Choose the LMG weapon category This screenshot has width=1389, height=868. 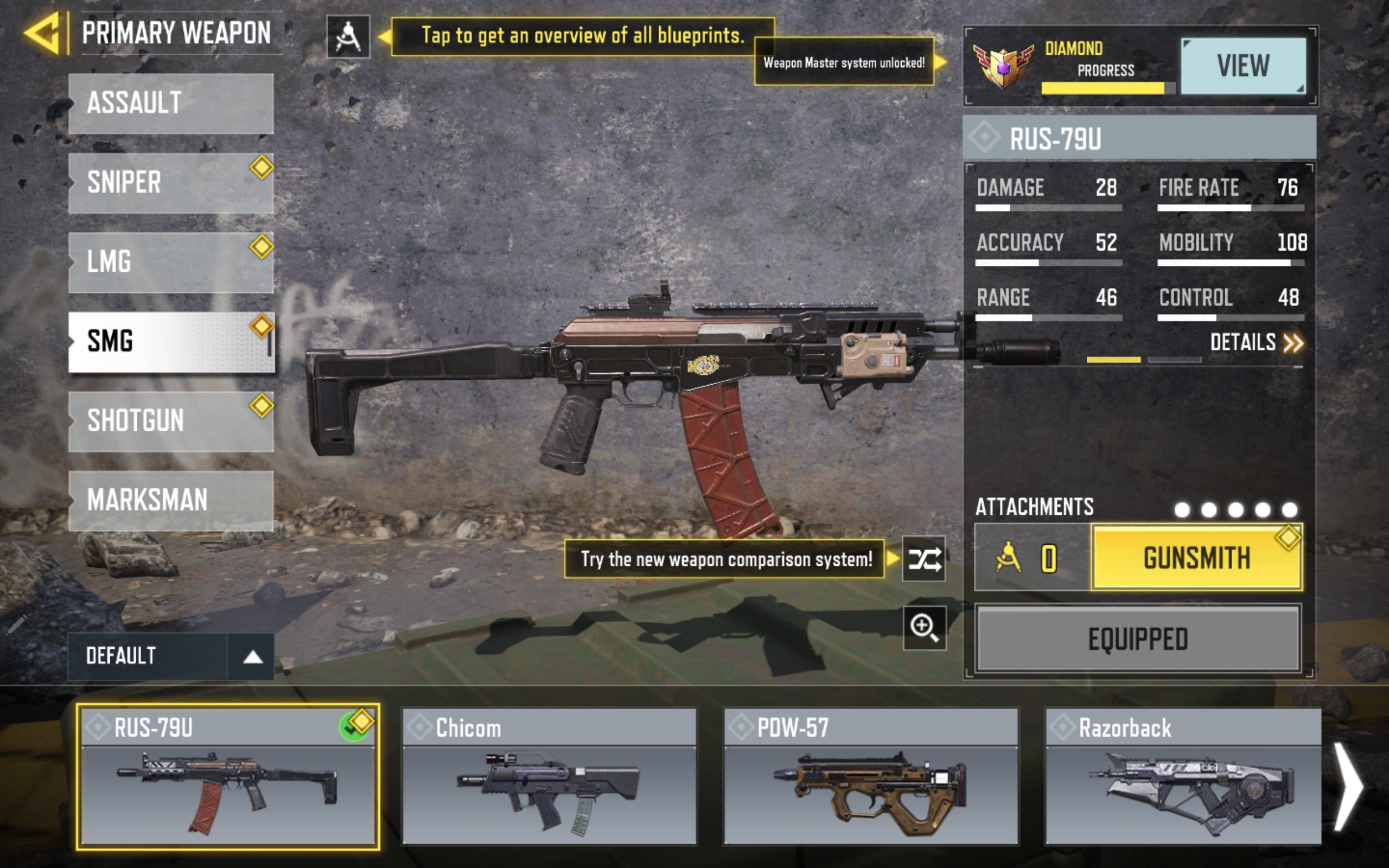point(170,262)
